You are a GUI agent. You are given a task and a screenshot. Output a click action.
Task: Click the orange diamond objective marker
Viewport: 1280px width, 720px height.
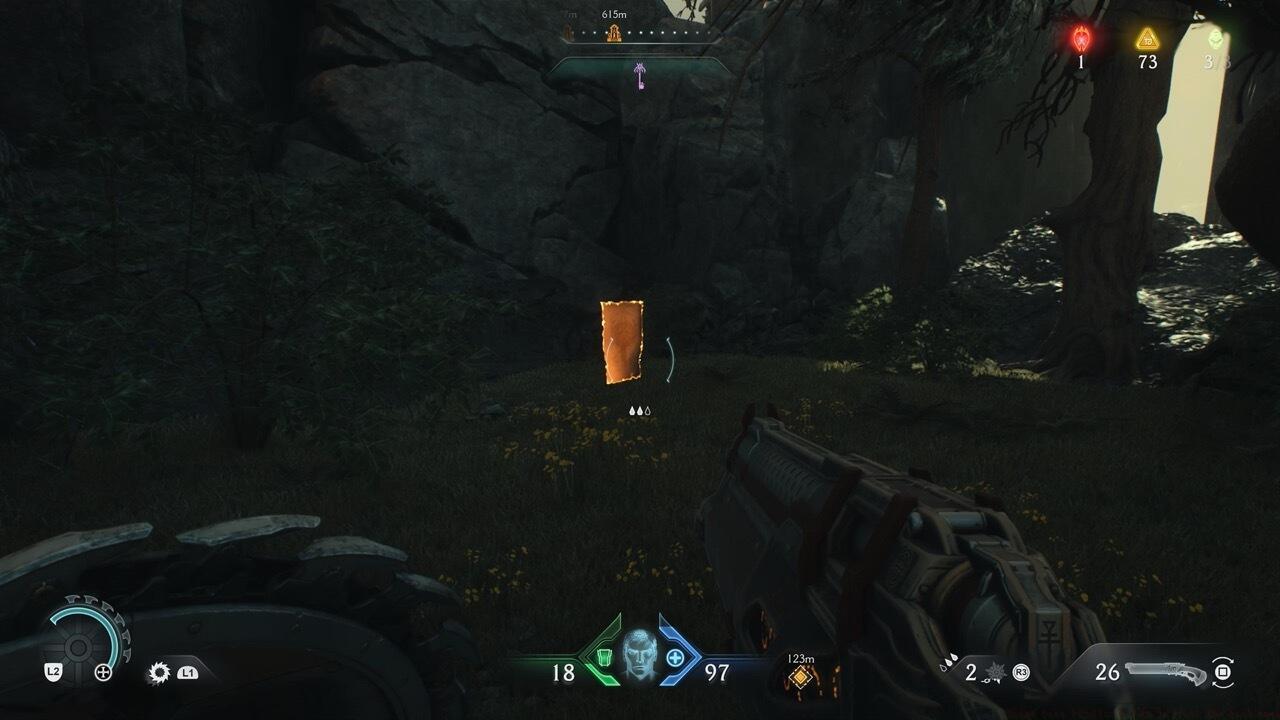point(799,678)
